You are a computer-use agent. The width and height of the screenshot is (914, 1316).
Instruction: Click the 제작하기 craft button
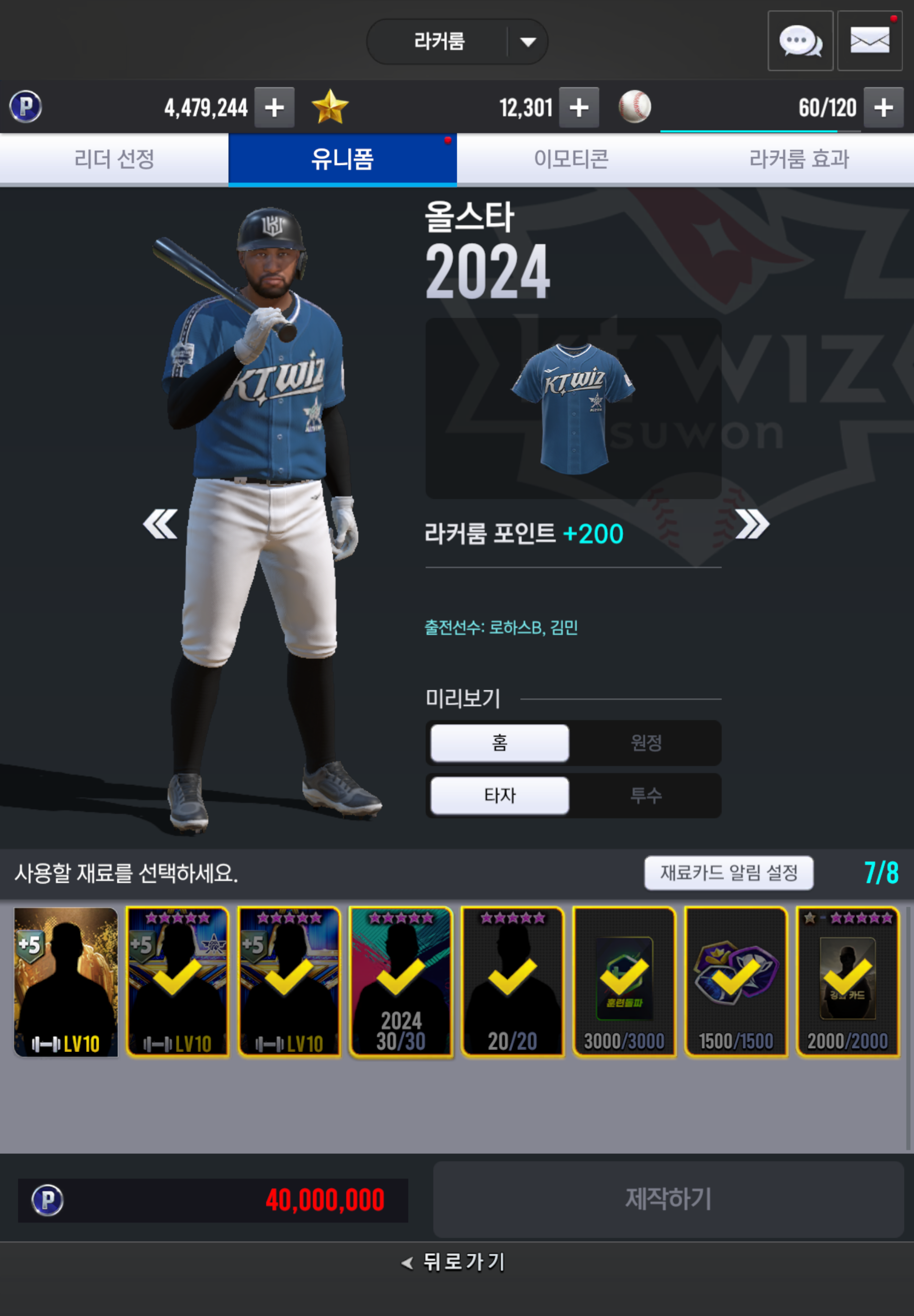pyautogui.click(x=668, y=1199)
